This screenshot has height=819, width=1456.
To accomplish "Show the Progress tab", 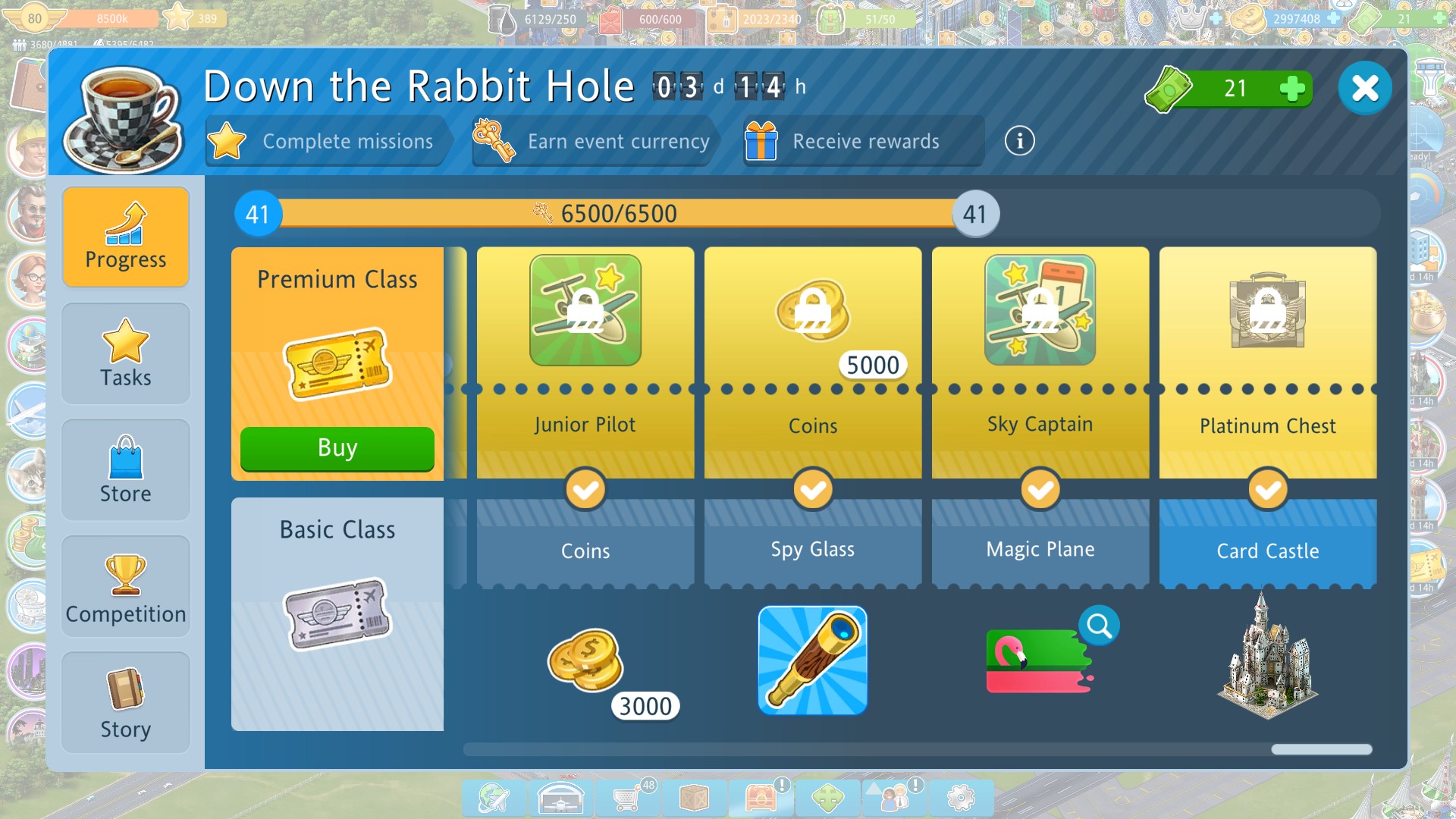I will (126, 237).
